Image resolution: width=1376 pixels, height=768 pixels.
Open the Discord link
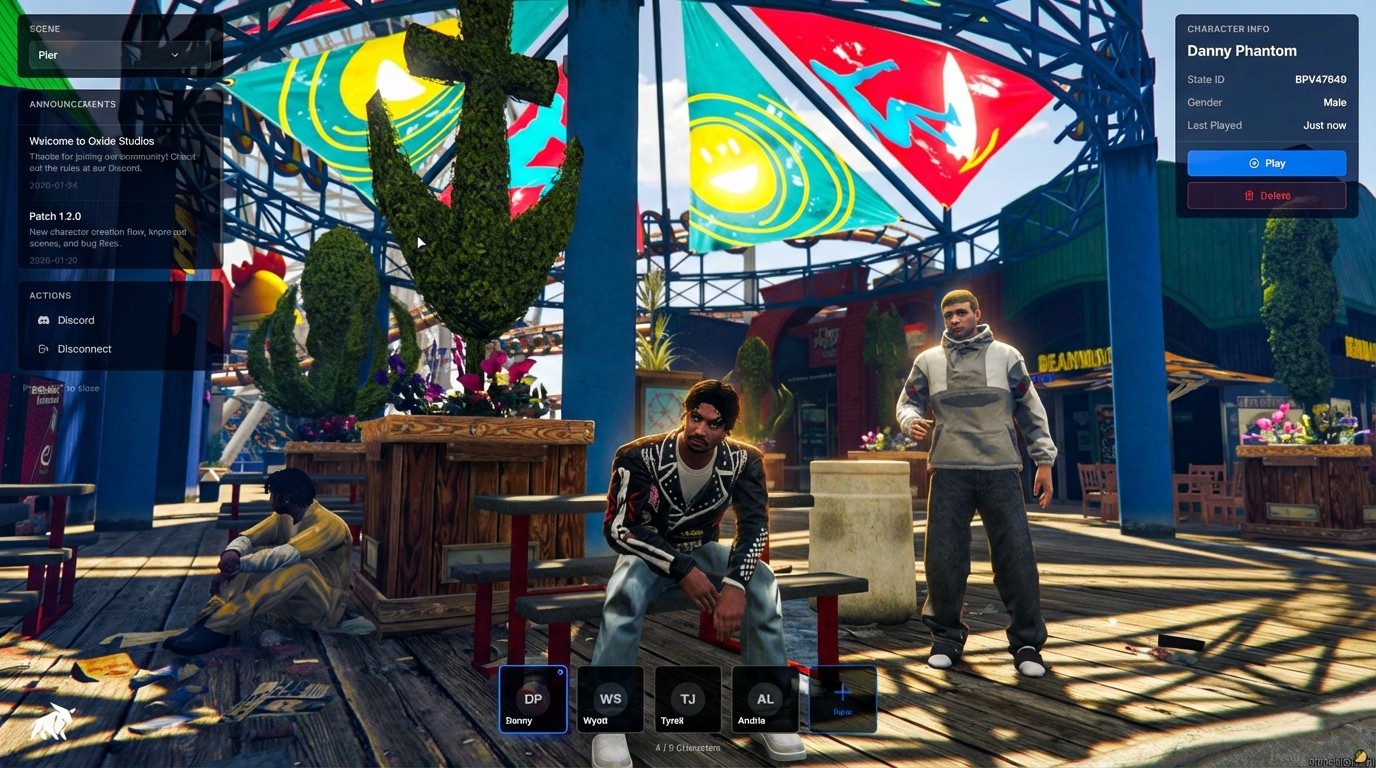pos(75,320)
